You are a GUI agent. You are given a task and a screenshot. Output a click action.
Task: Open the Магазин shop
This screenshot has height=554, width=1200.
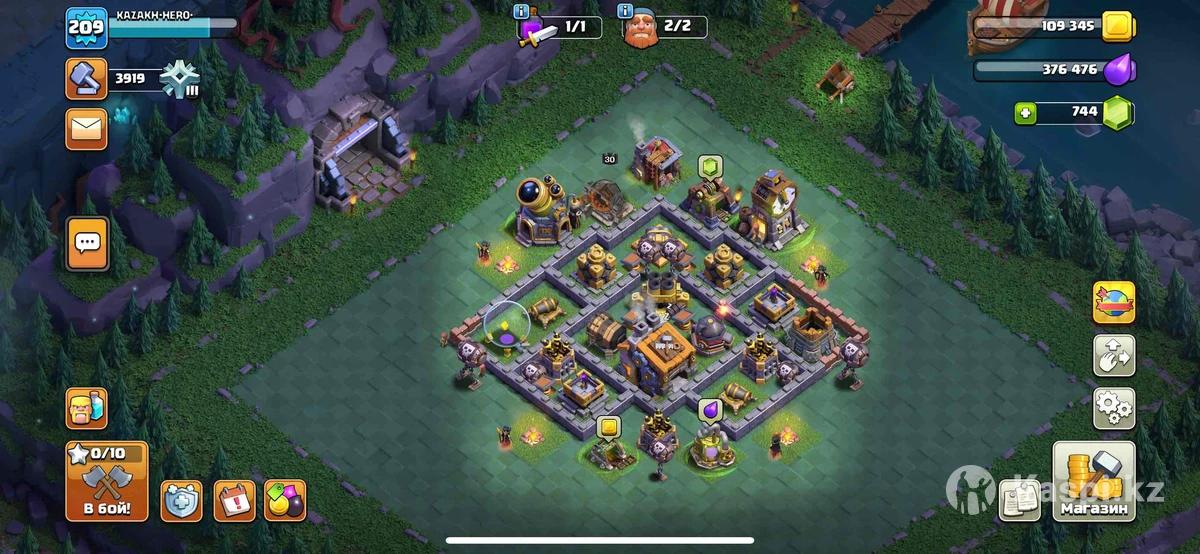click(x=1094, y=482)
